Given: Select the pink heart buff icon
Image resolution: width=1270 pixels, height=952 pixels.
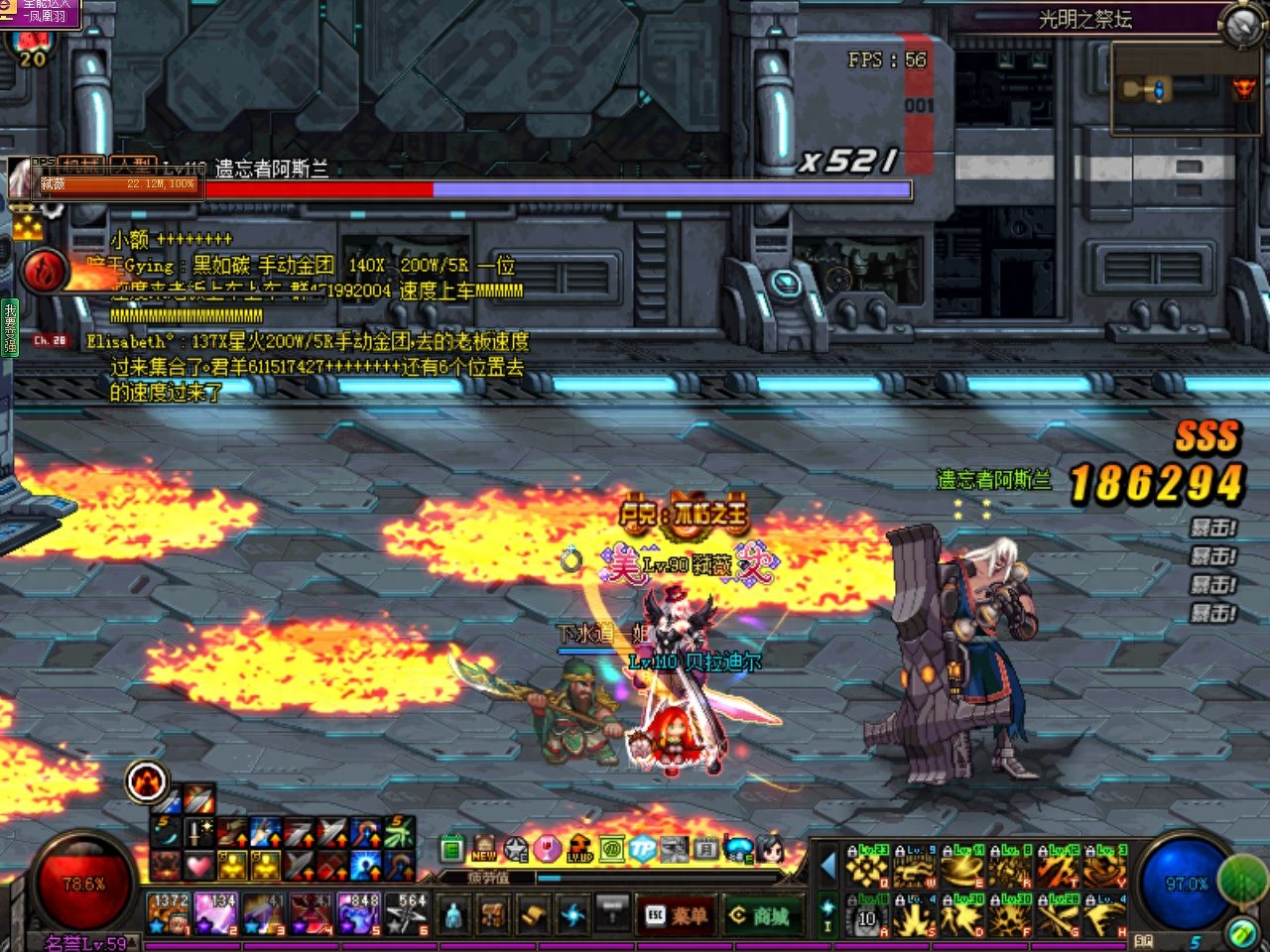Looking at the screenshot, I should [x=199, y=866].
